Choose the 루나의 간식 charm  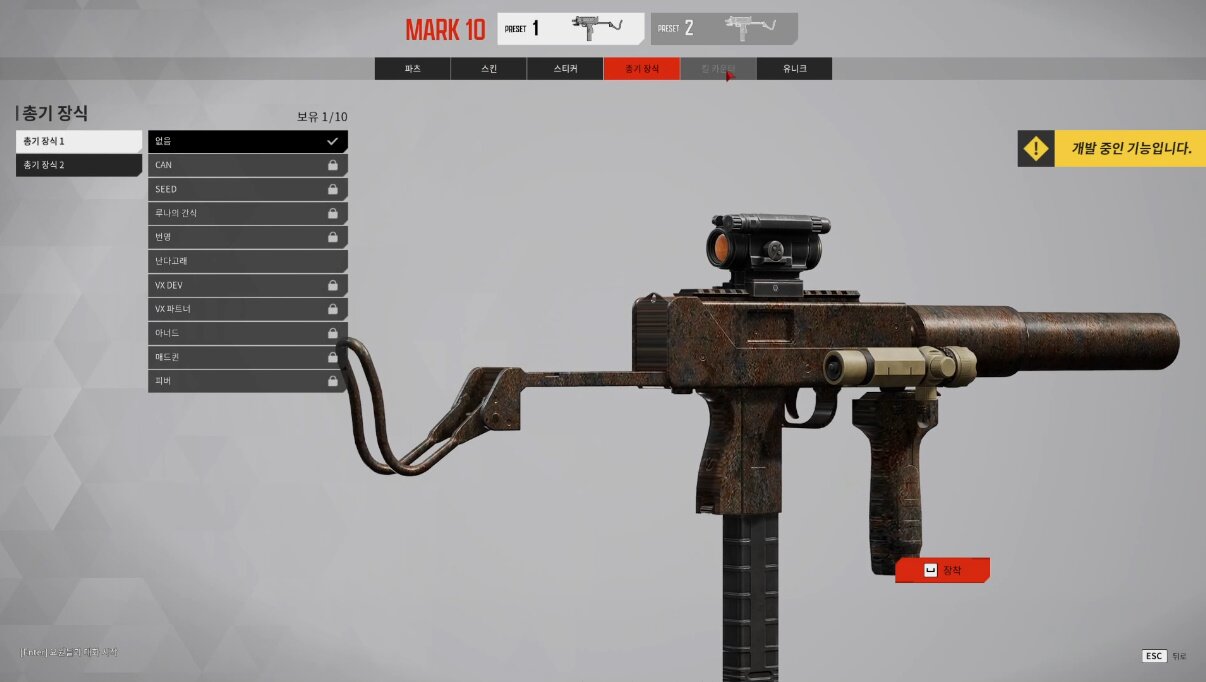tap(247, 213)
